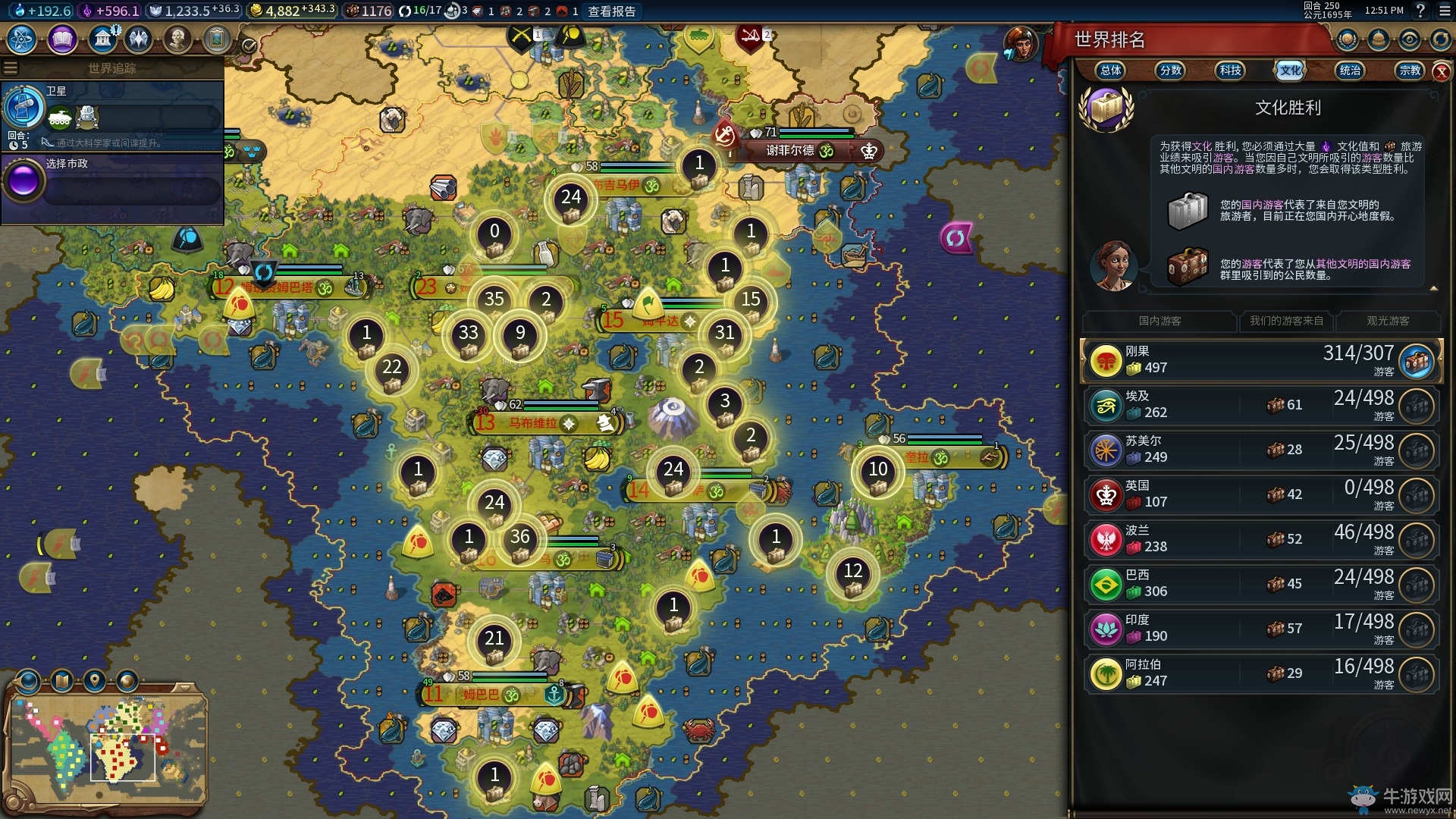Open the civics tree book icon
Viewport: 1456px width, 819px height.
62,39
